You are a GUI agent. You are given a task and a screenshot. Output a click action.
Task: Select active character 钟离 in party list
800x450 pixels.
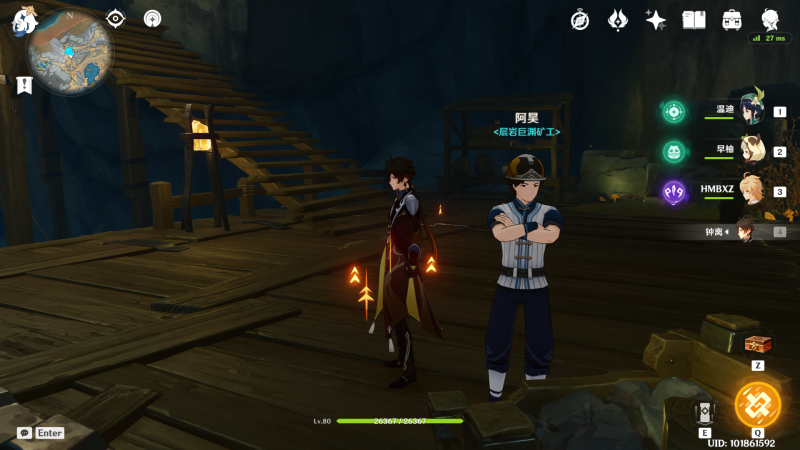point(747,231)
